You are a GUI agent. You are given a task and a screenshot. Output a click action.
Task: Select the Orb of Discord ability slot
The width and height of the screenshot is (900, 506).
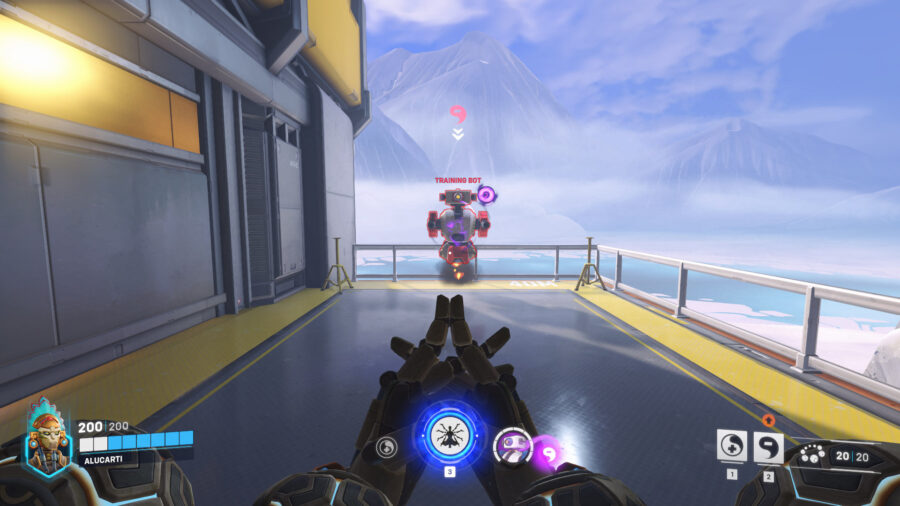tap(768, 446)
